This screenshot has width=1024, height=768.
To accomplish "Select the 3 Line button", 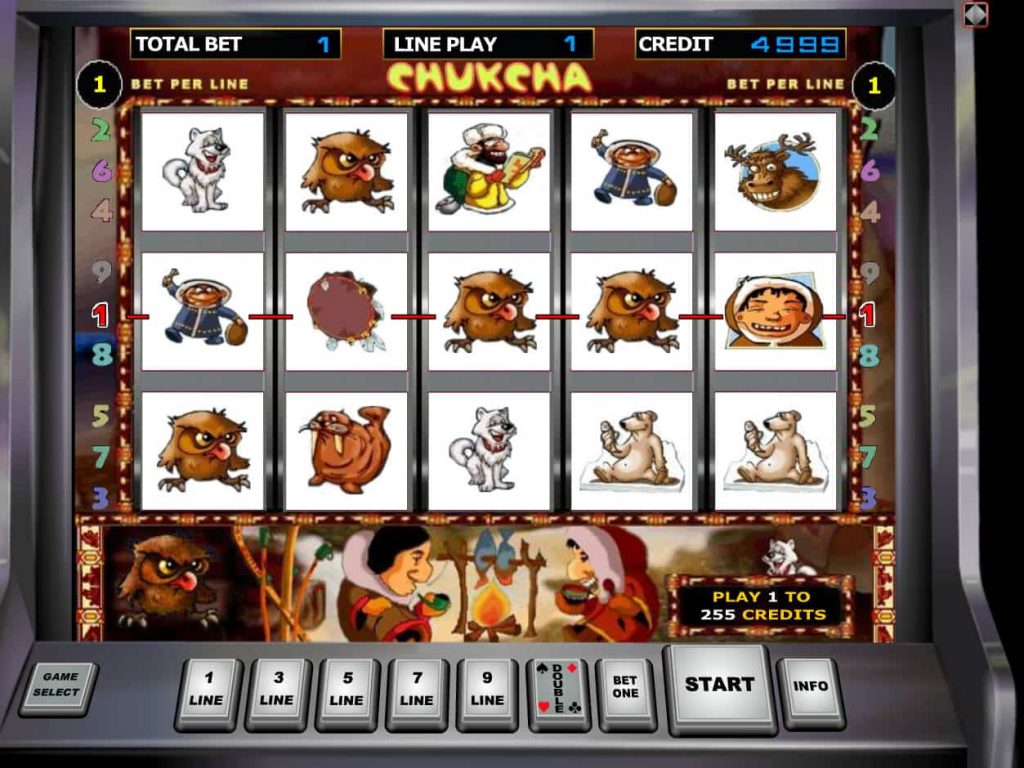I will 277,692.
